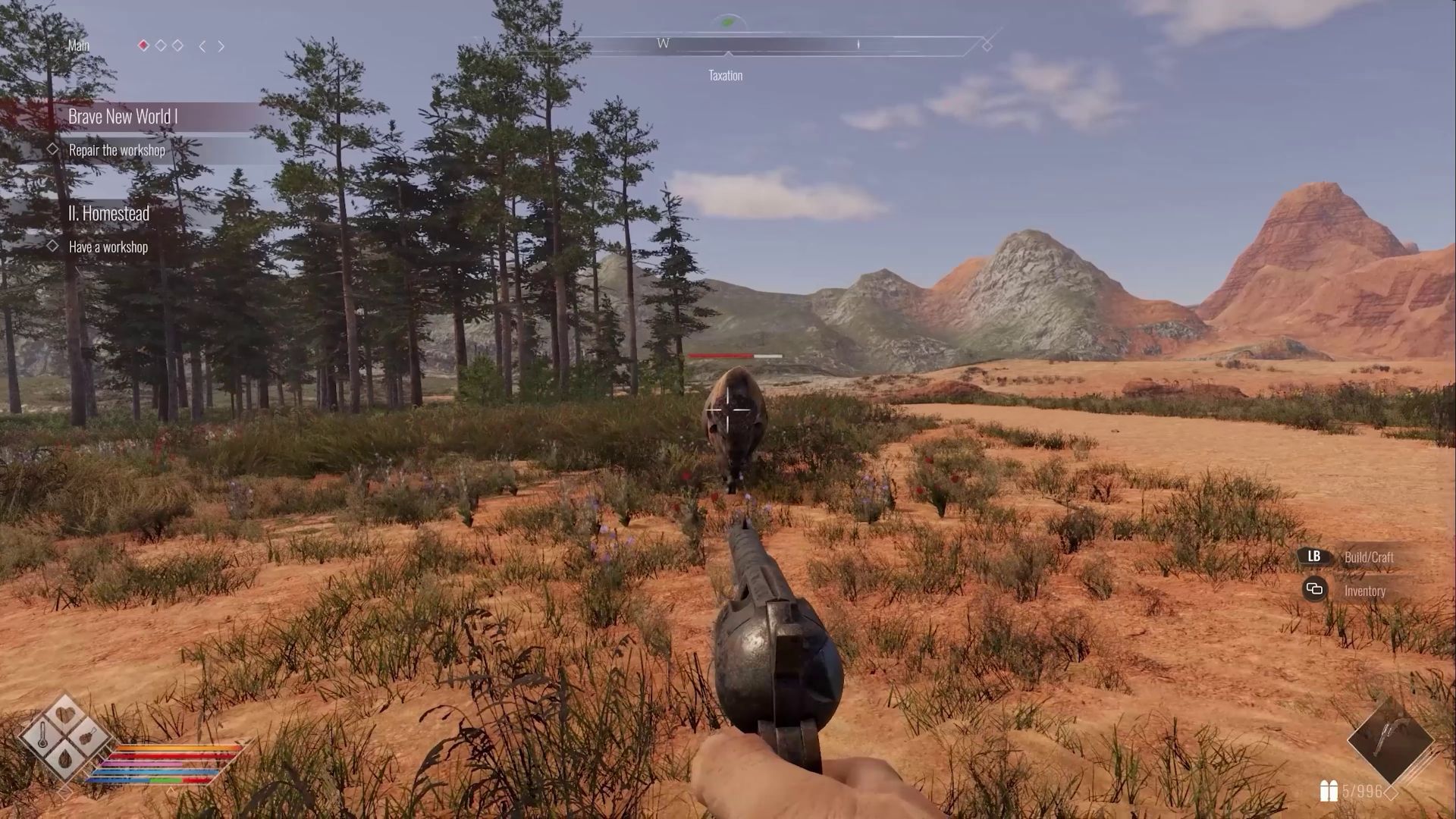
Task: Click the Have a workshop objective
Action: 108,247
